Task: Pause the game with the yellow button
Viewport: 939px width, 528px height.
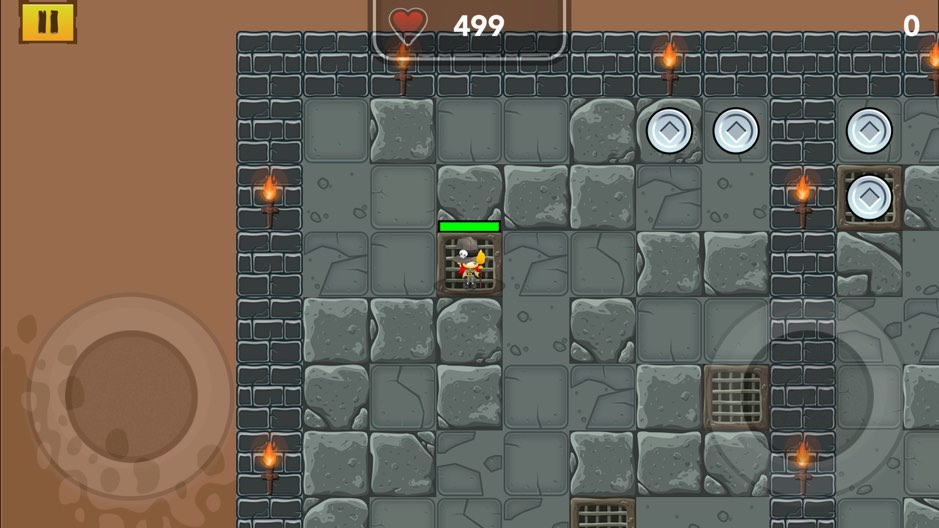Action: 47,21
